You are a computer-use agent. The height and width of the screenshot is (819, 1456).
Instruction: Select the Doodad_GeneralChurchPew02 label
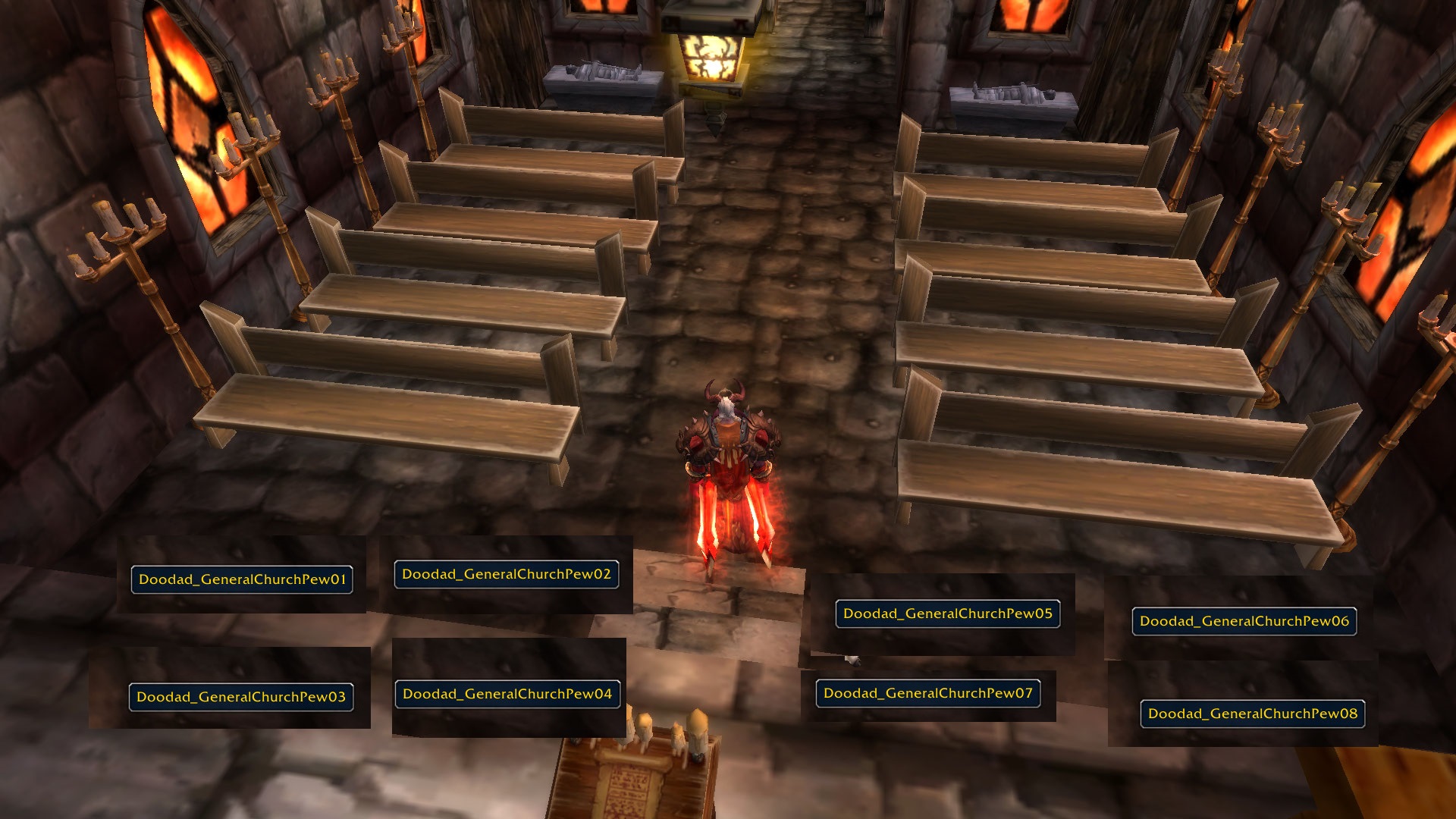pyautogui.click(x=507, y=574)
